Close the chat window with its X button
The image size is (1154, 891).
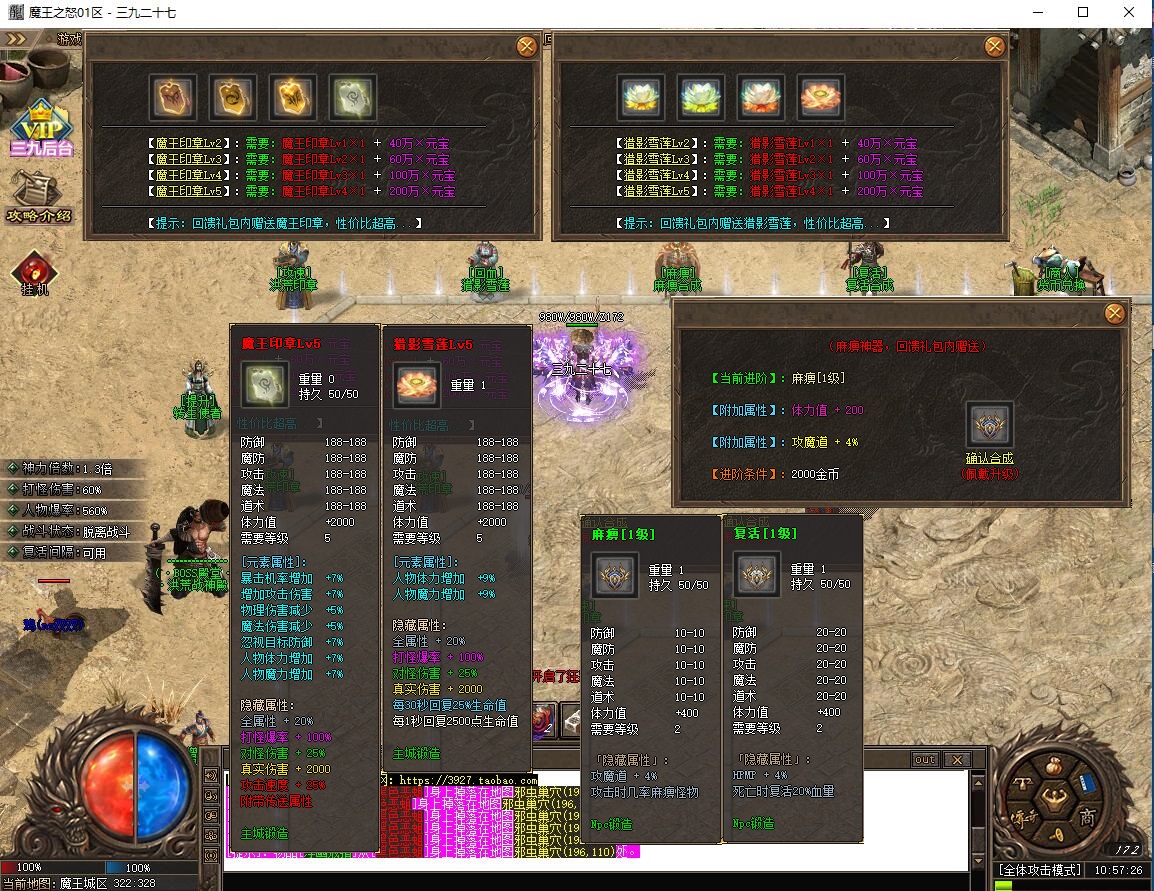pos(956,760)
